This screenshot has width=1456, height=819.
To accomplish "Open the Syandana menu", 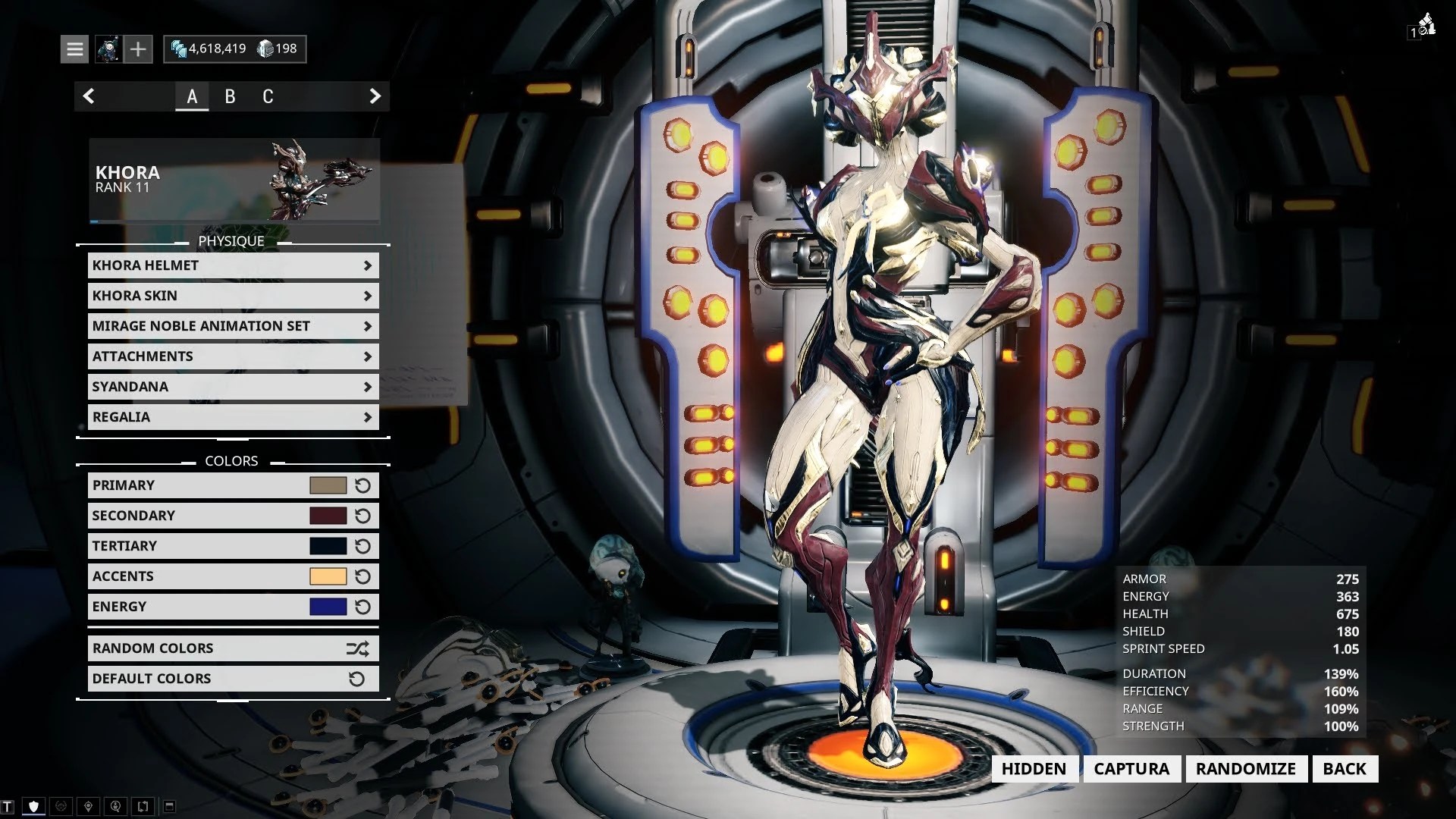I will 233,387.
